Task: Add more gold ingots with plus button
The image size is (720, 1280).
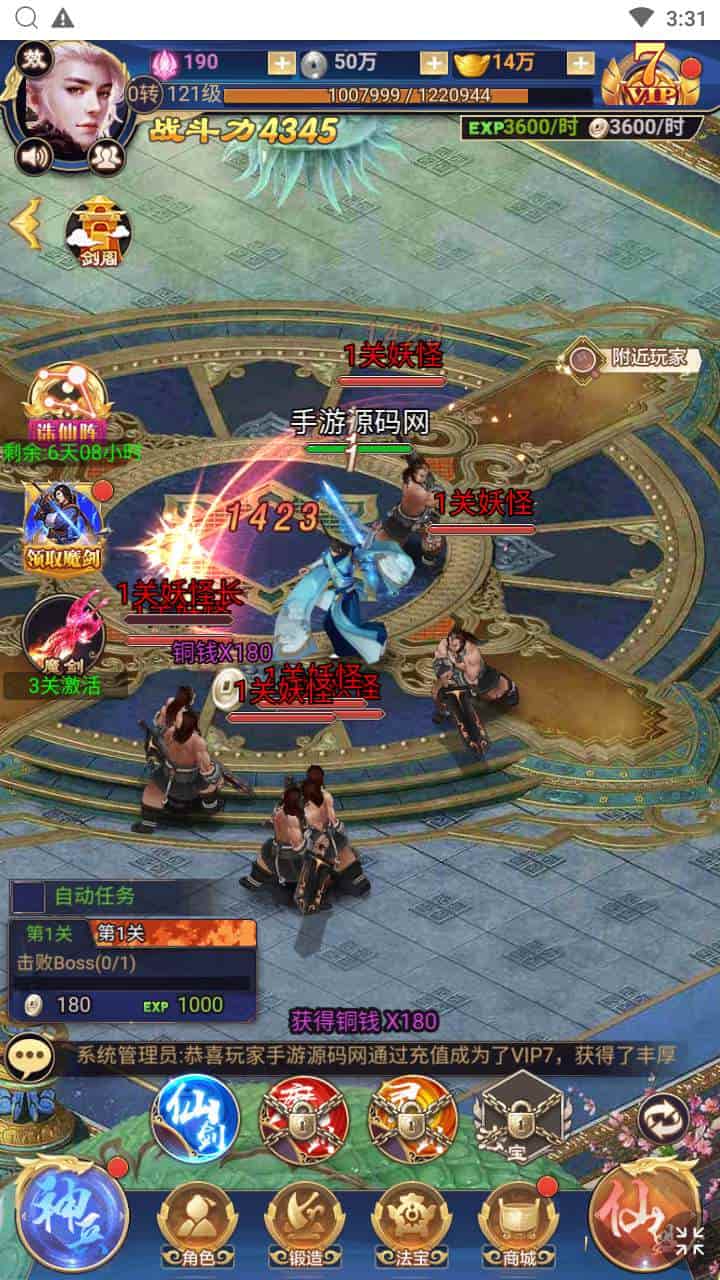Action: tap(580, 63)
